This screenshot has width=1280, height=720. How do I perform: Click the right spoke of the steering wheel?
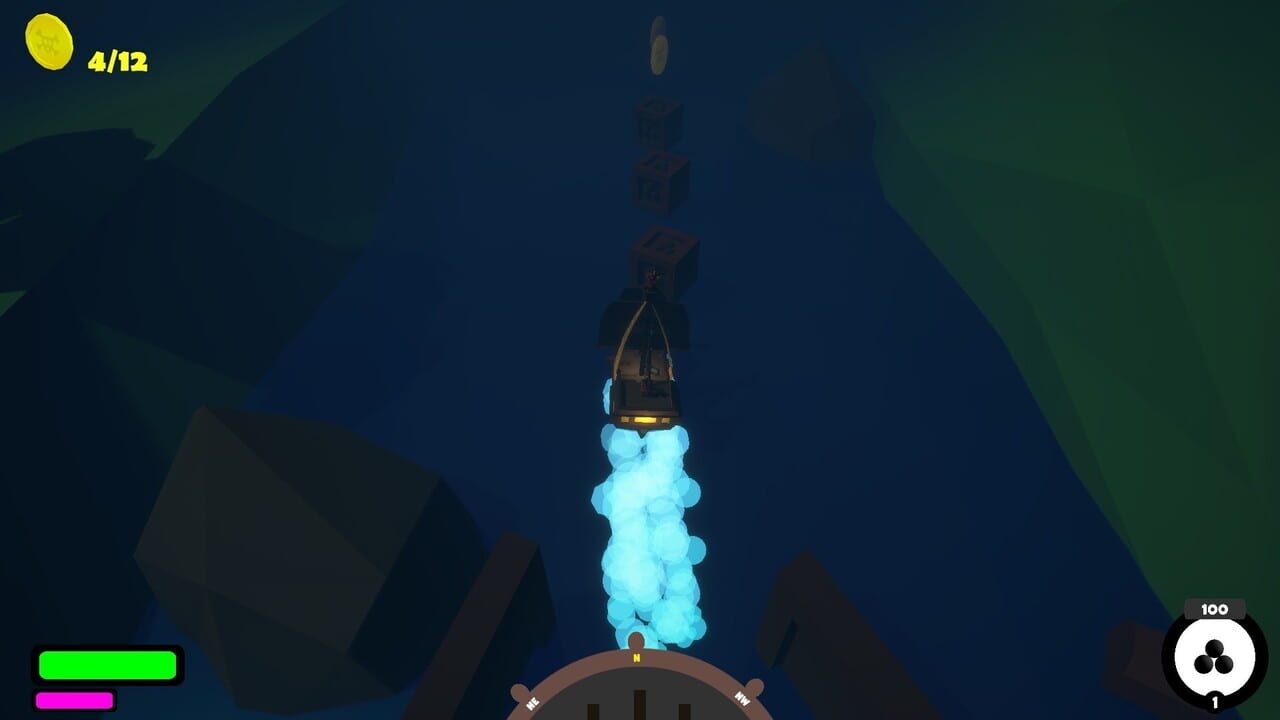[x=684, y=713]
